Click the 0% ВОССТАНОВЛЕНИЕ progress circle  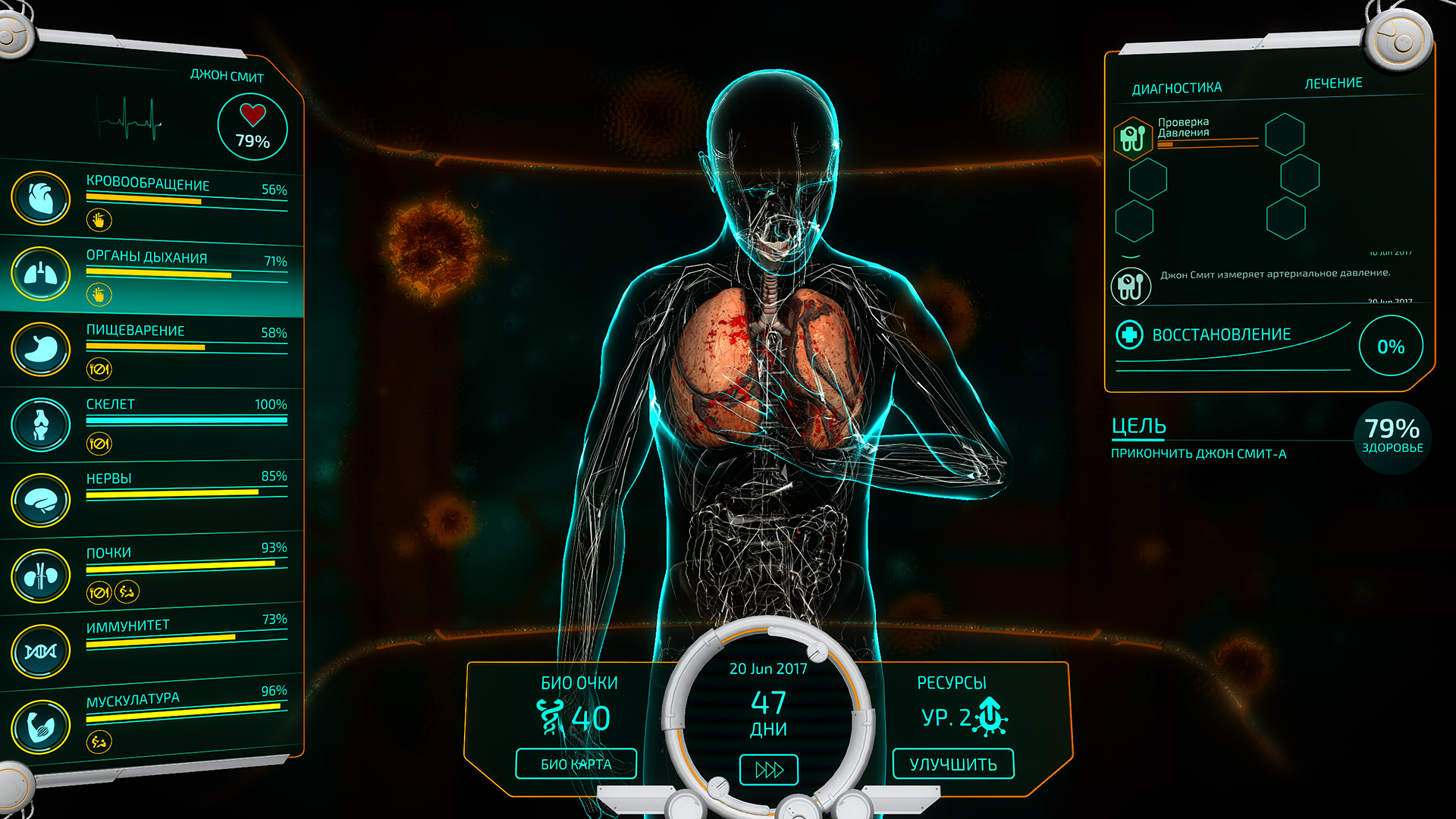click(x=1391, y=347)
